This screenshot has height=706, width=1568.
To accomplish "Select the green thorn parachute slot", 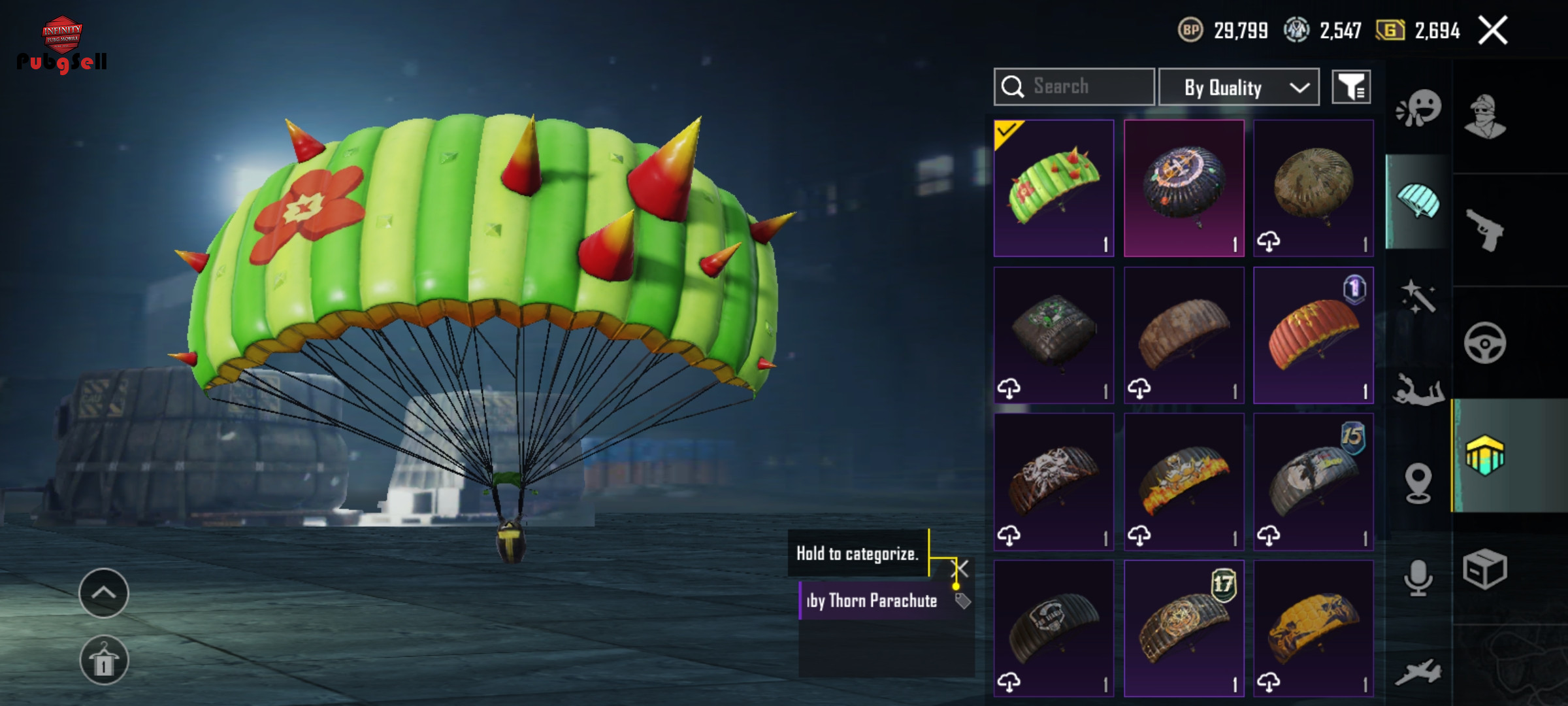I will (x=1053, y=188).
